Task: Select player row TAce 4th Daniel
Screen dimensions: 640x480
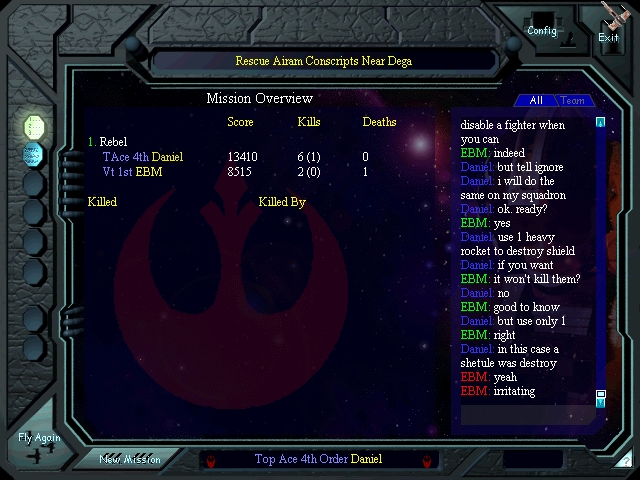Action: coord(143,157)
